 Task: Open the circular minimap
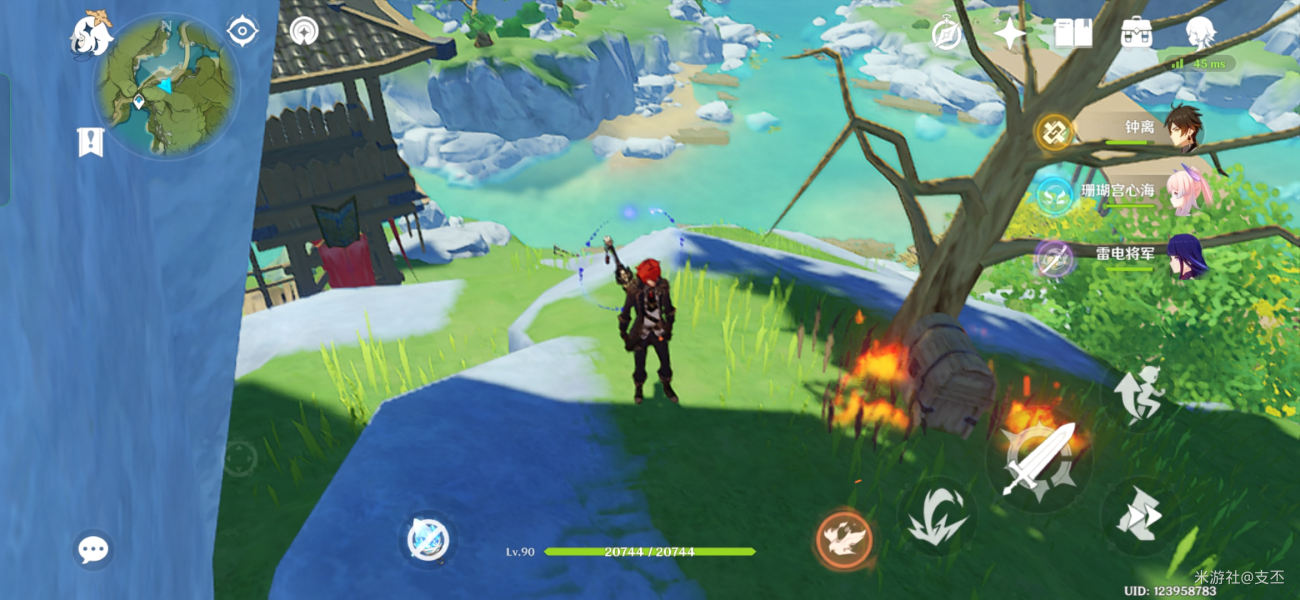(x=166, y=85)
